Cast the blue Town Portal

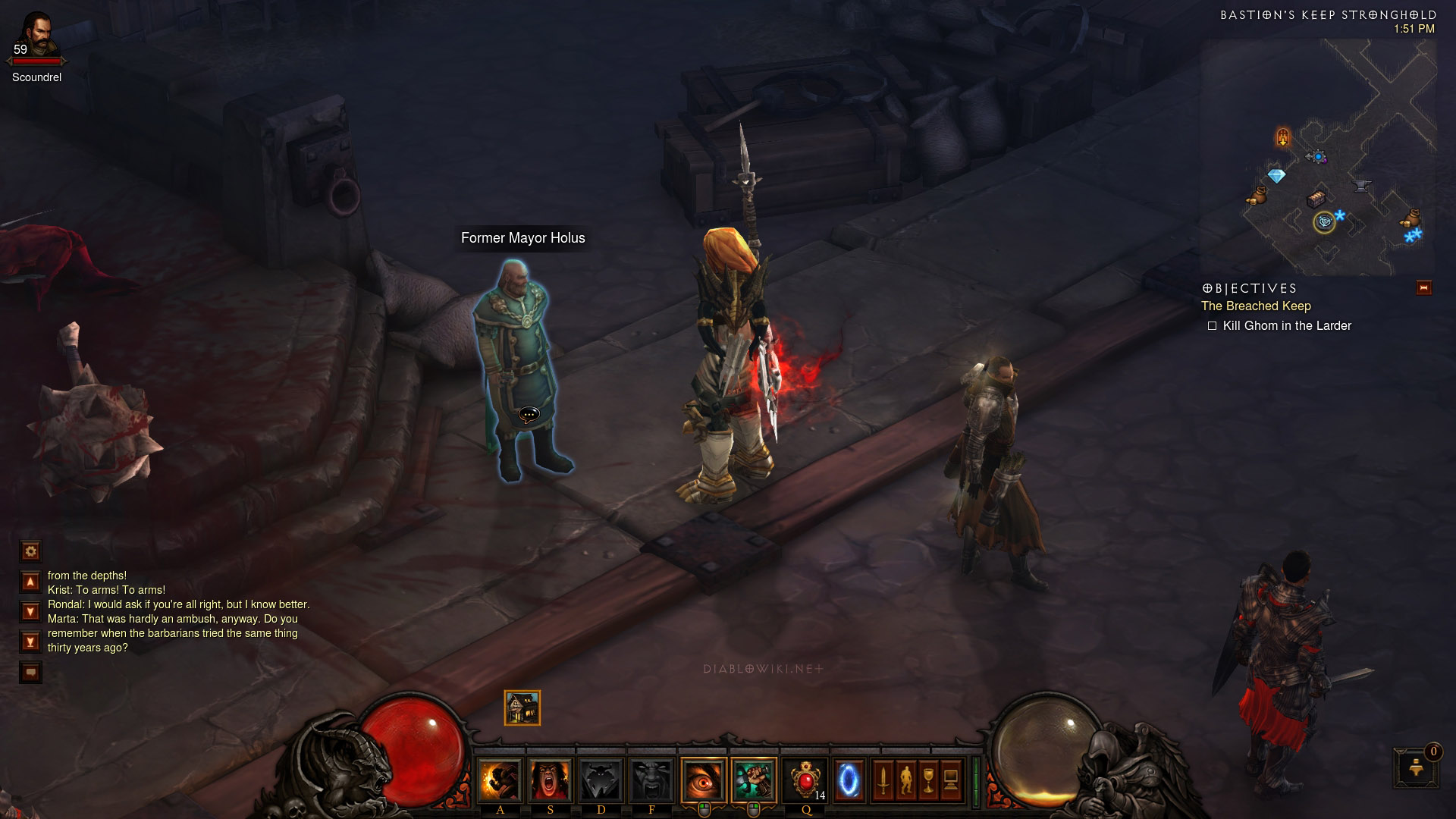pos(849,780)
